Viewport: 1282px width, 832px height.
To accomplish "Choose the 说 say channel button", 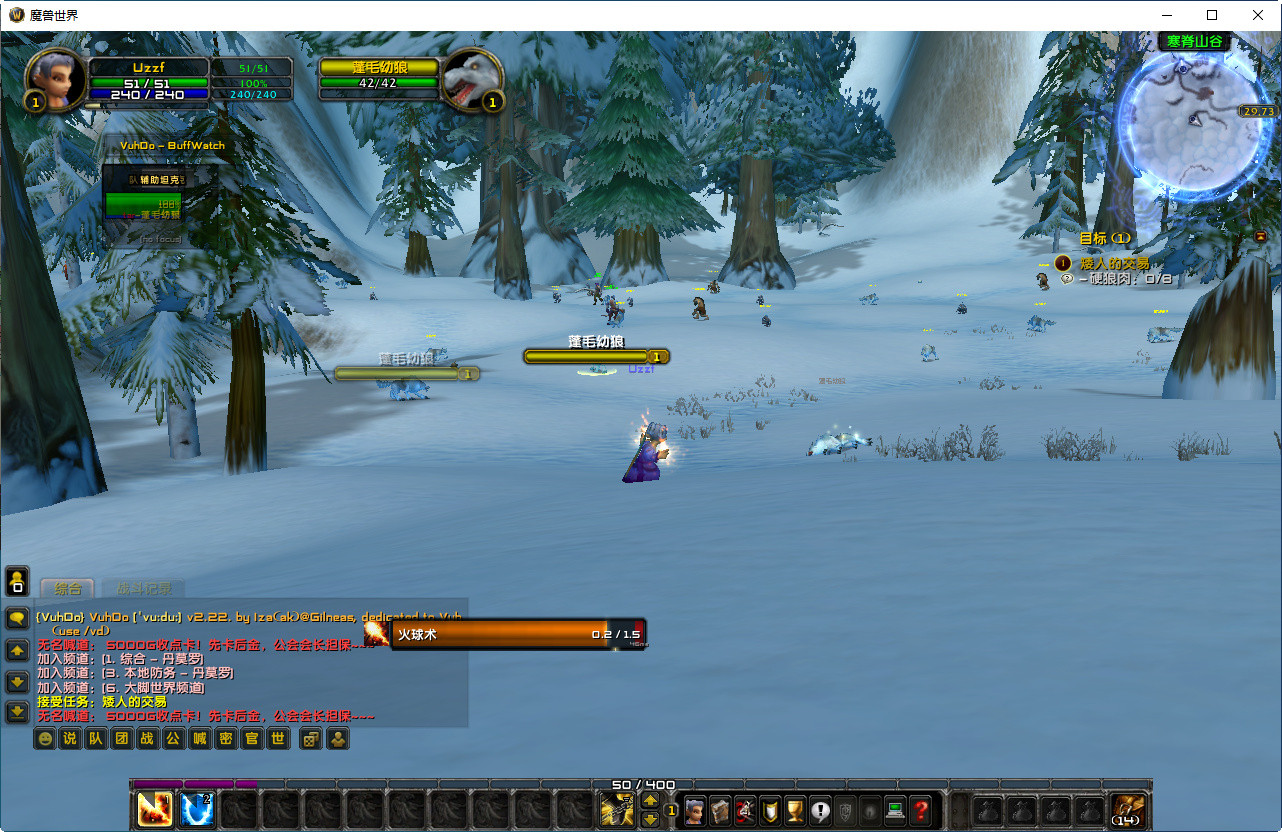I will 69,739.
